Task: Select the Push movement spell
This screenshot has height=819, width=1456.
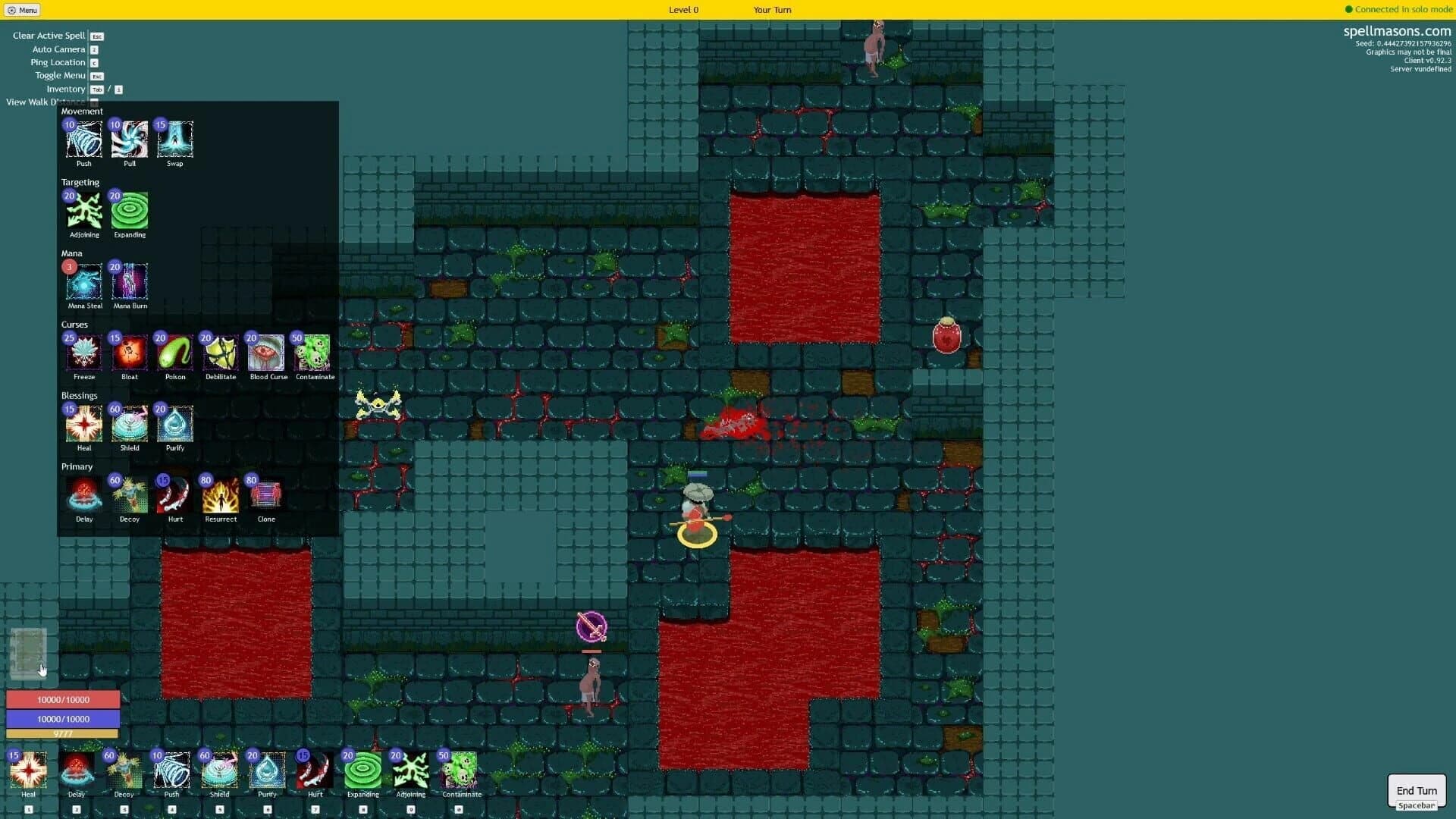Action: [x=83, y=140]
